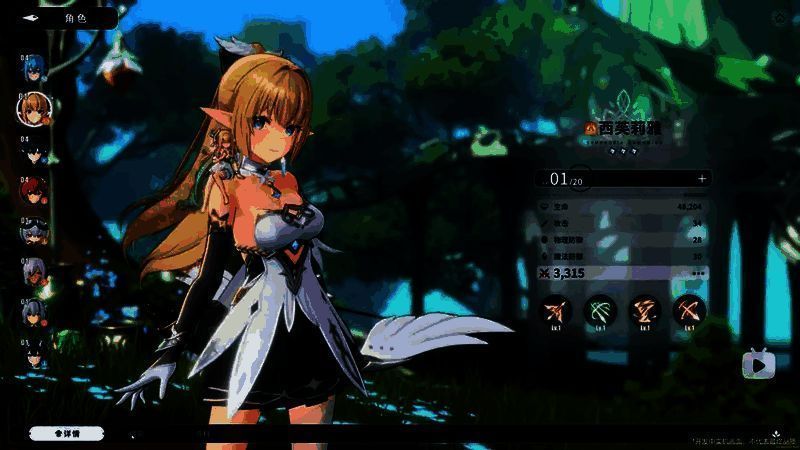View the green crossed-arrows skill icon
The width and height of the screenshot is (800, 450).
(x=600, y=310)
